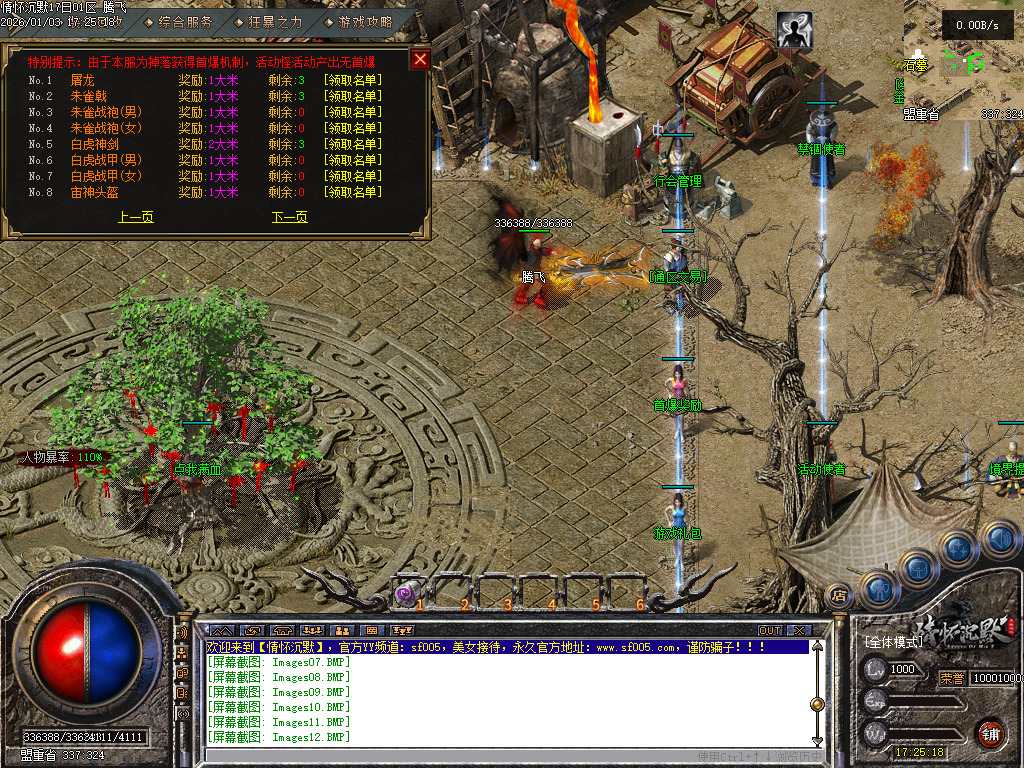The width and height of the screenshot is (1024, 768).
Task: Open the red 铺 shop button
Action: [x=990, y=733]
